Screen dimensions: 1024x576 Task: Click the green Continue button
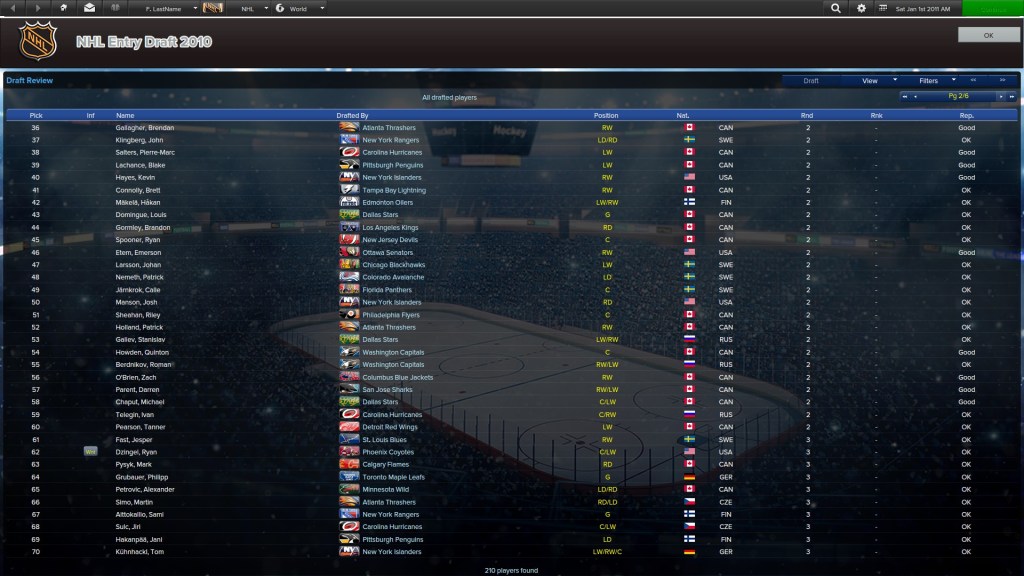coord(992,8)
